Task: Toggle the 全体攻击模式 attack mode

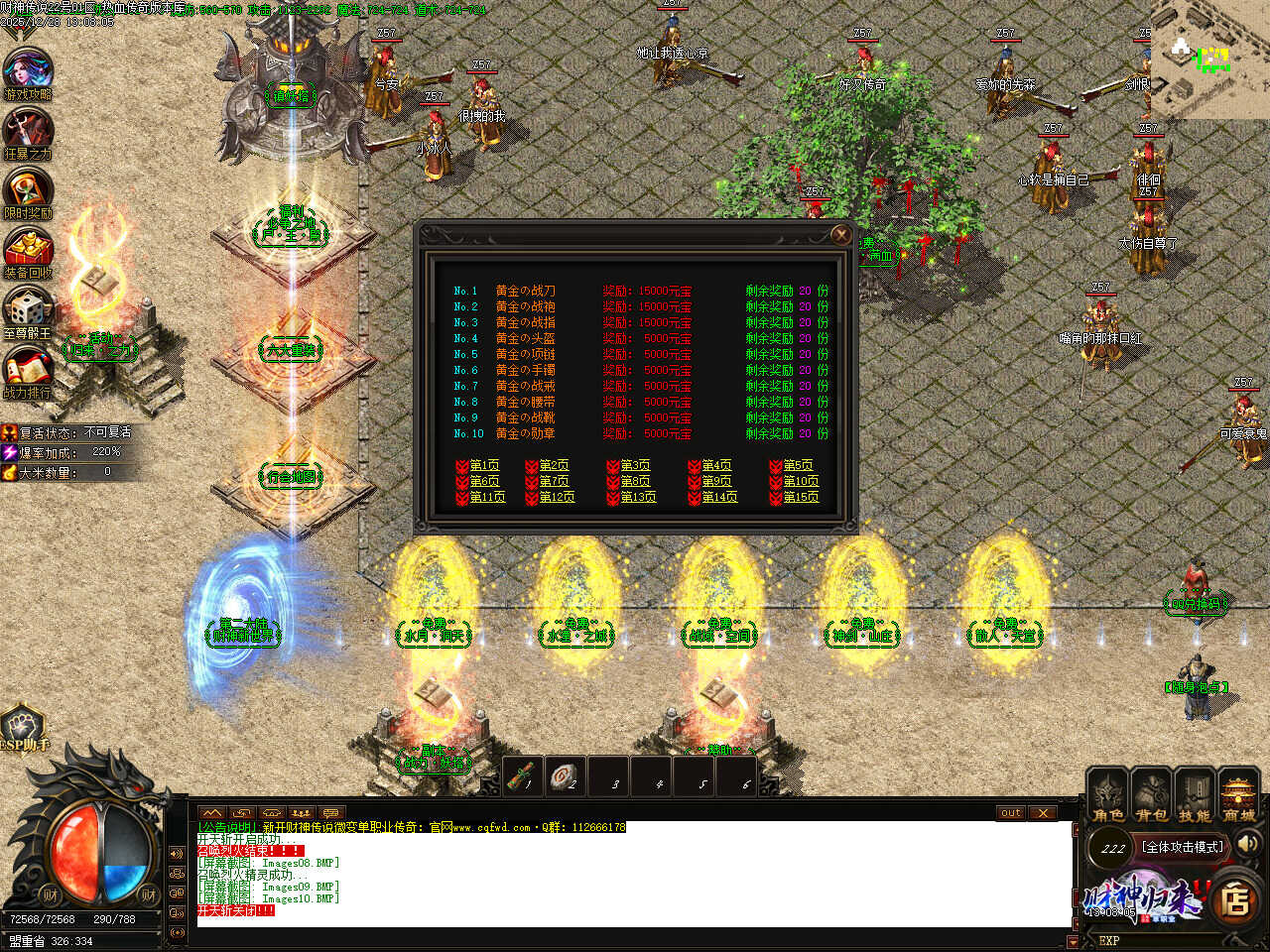Action: coord(1183,847)
